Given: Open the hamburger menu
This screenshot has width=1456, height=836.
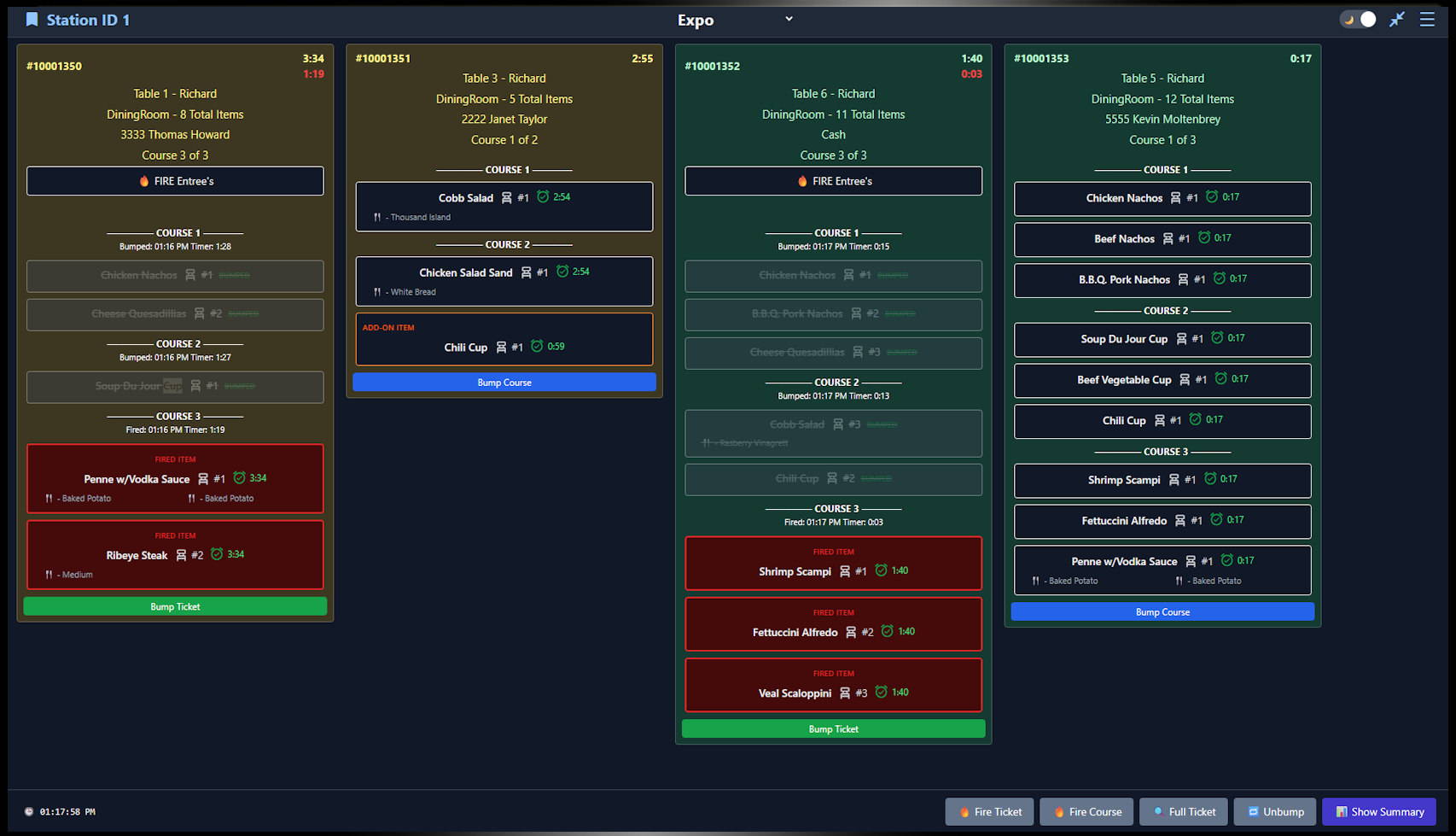Looking at the screenshot, I should 1428,19.
